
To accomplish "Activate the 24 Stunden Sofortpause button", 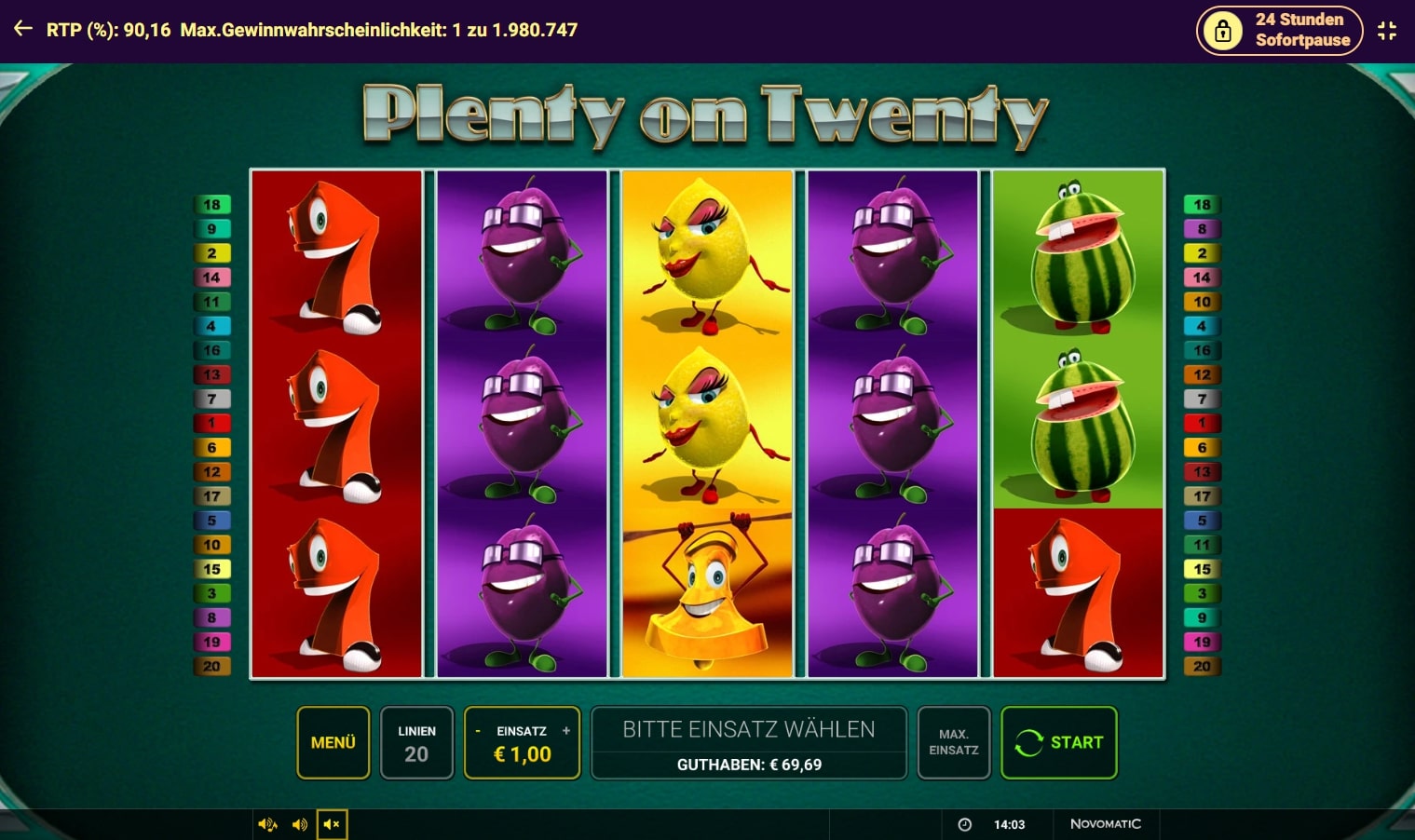I will pyautogui.click(x=1279, y=31).
